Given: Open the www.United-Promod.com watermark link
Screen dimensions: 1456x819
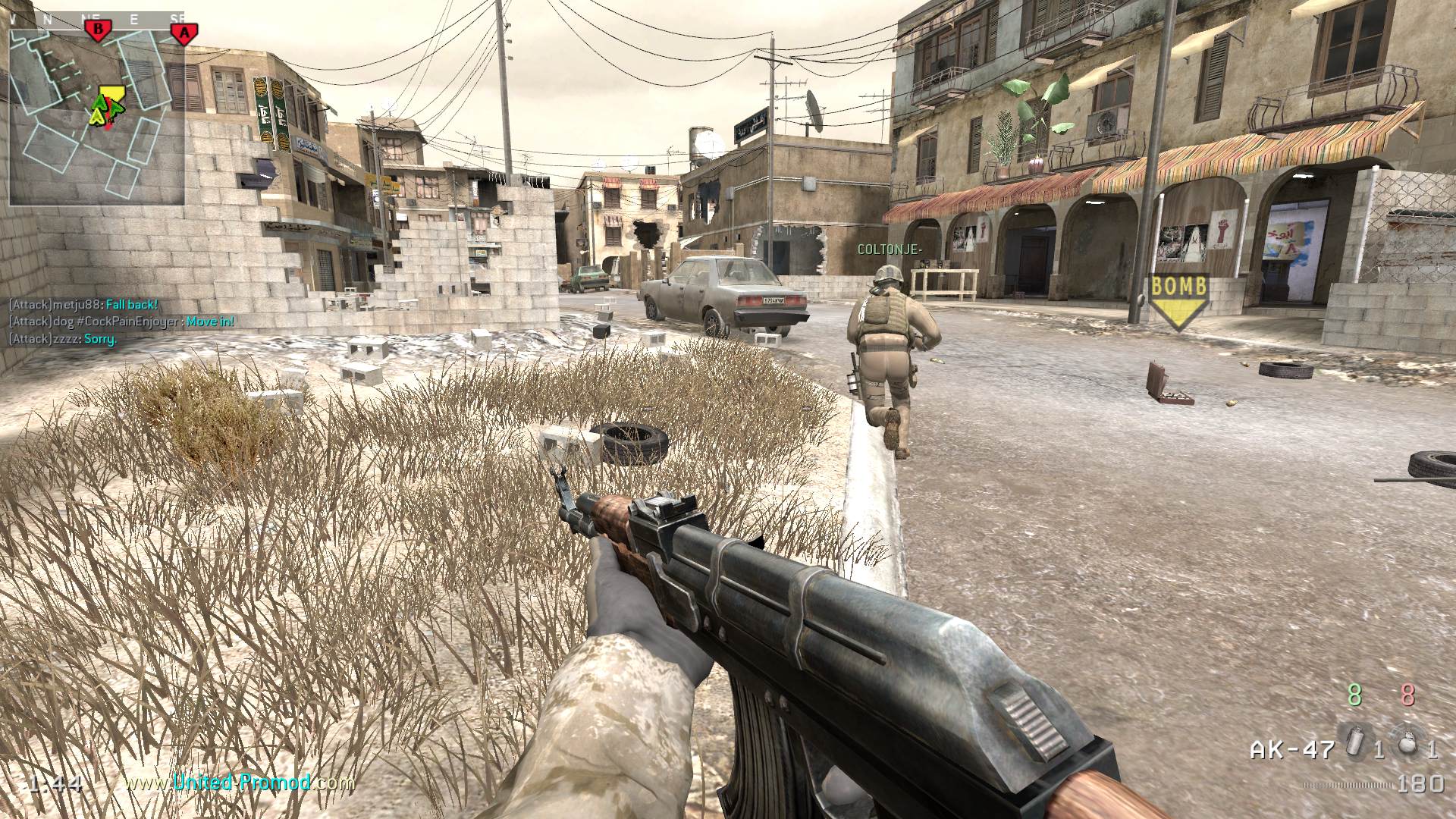Looking at the screenshot, I should click(240, 783).
